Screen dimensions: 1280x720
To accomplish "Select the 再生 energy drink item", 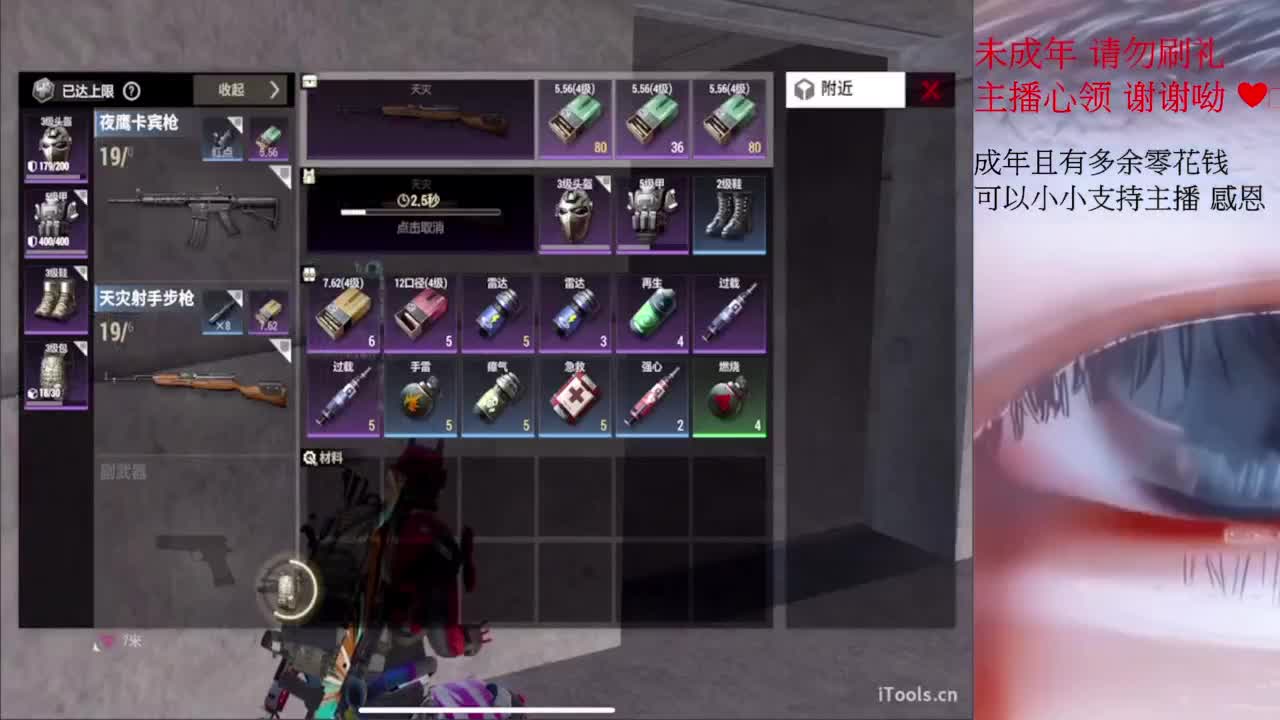I will coord(652,312).
